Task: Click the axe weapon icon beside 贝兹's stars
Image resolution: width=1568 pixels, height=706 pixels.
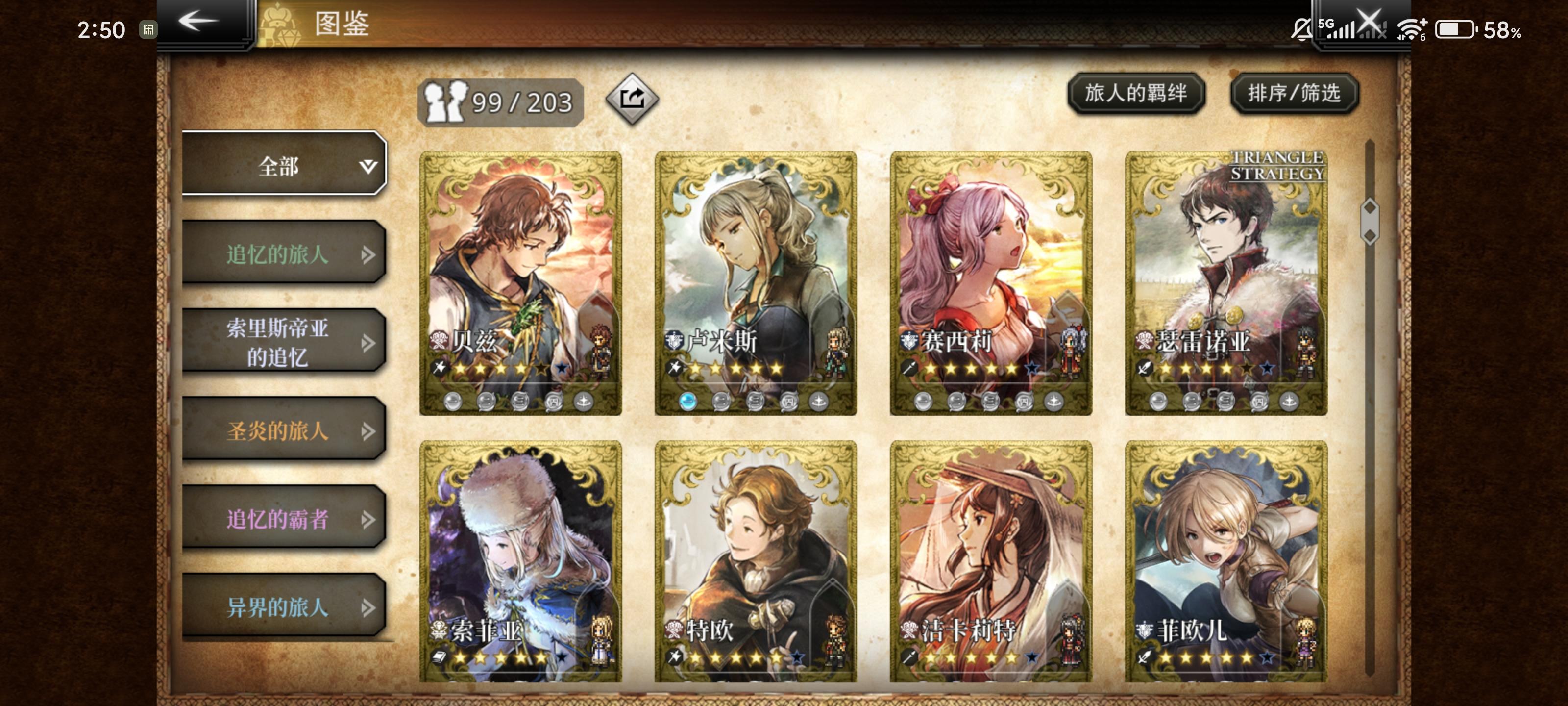Action: (x=439, y=368)
